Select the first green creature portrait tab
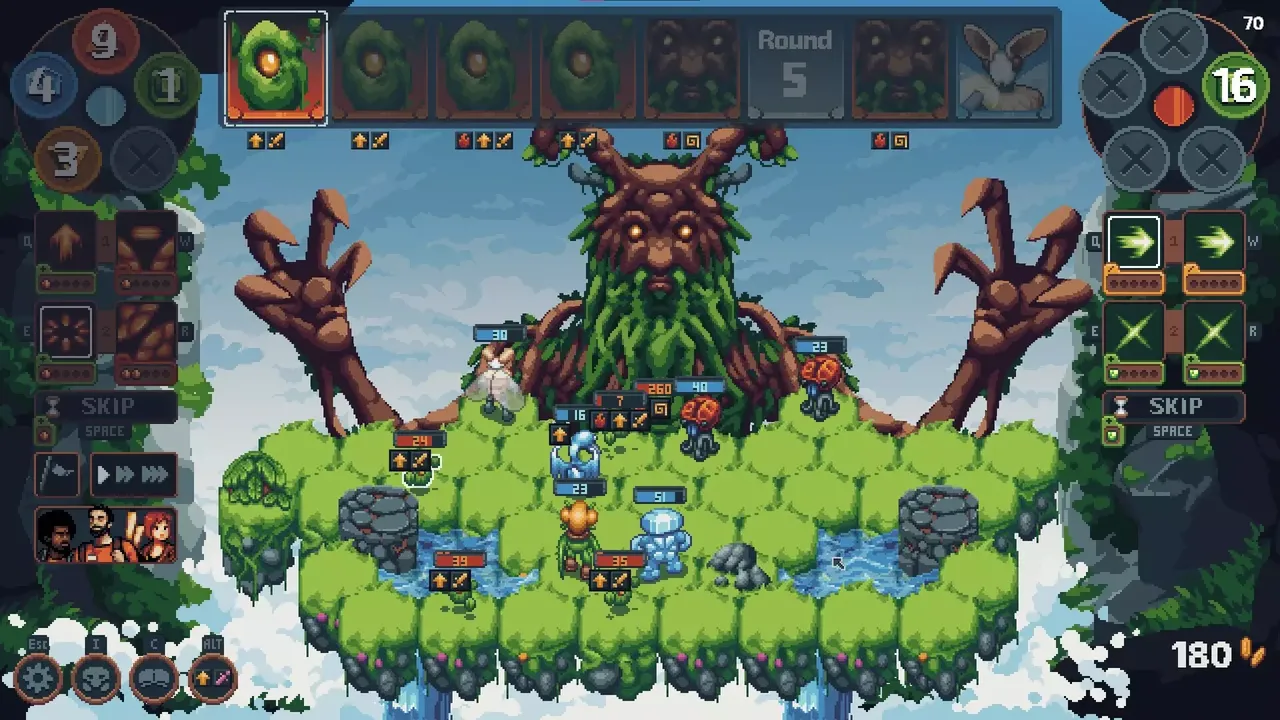 276,67
